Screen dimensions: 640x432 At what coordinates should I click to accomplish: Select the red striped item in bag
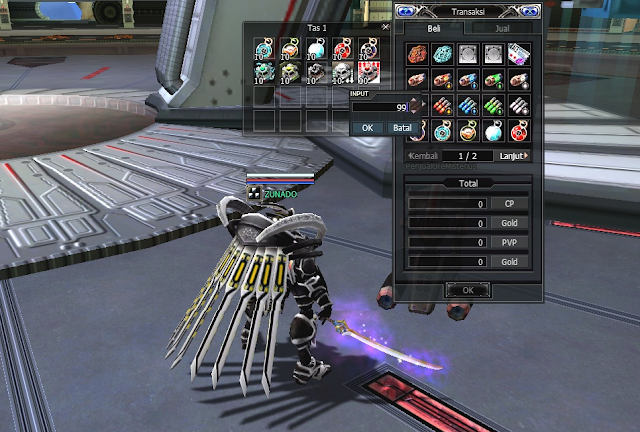pos(368,72)
